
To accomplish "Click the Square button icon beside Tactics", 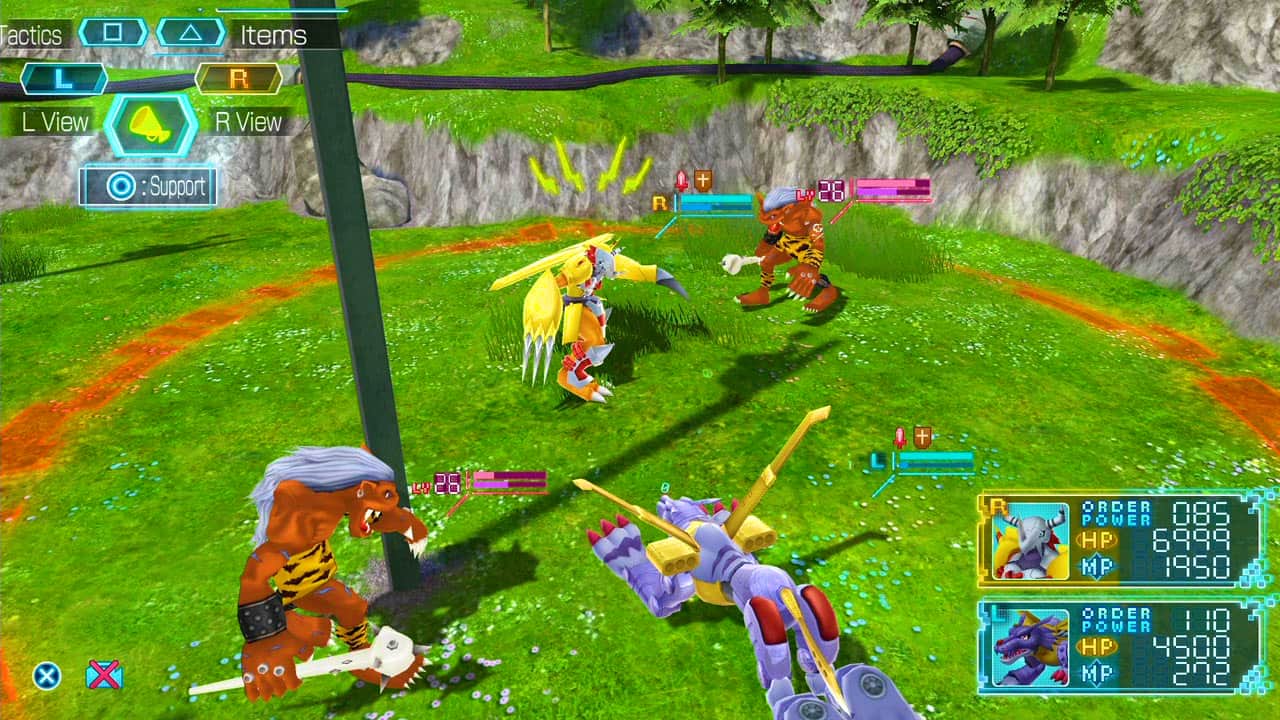I will pyautogui.click(x=113, y=33).
